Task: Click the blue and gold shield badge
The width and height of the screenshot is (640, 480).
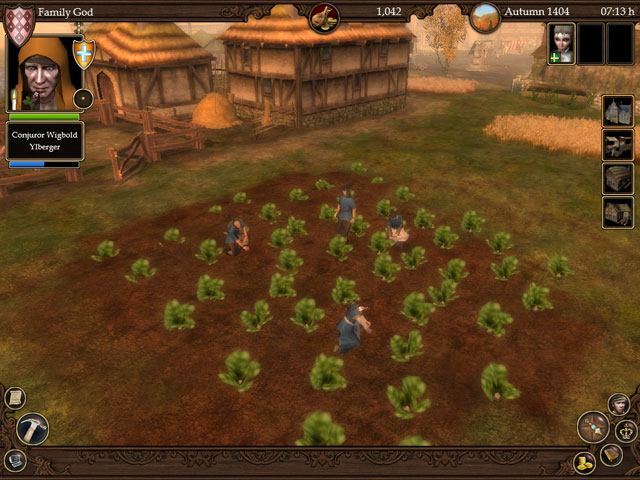Action: [x=84, y=53]
